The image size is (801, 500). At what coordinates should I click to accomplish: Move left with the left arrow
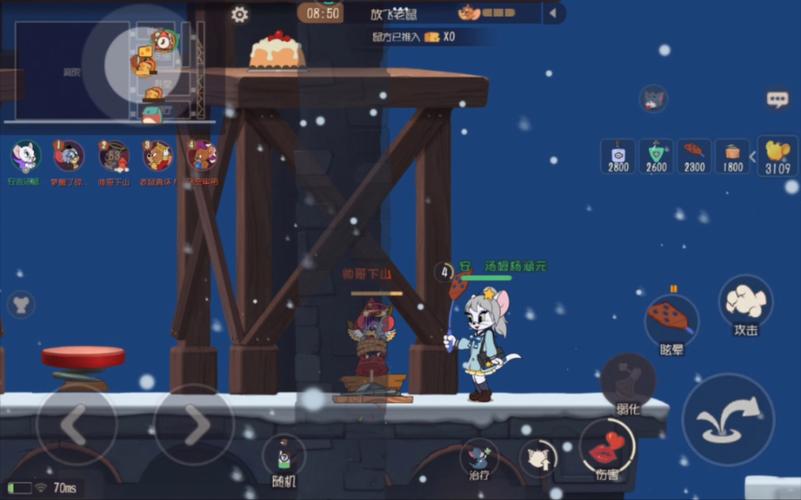[76, 425]
